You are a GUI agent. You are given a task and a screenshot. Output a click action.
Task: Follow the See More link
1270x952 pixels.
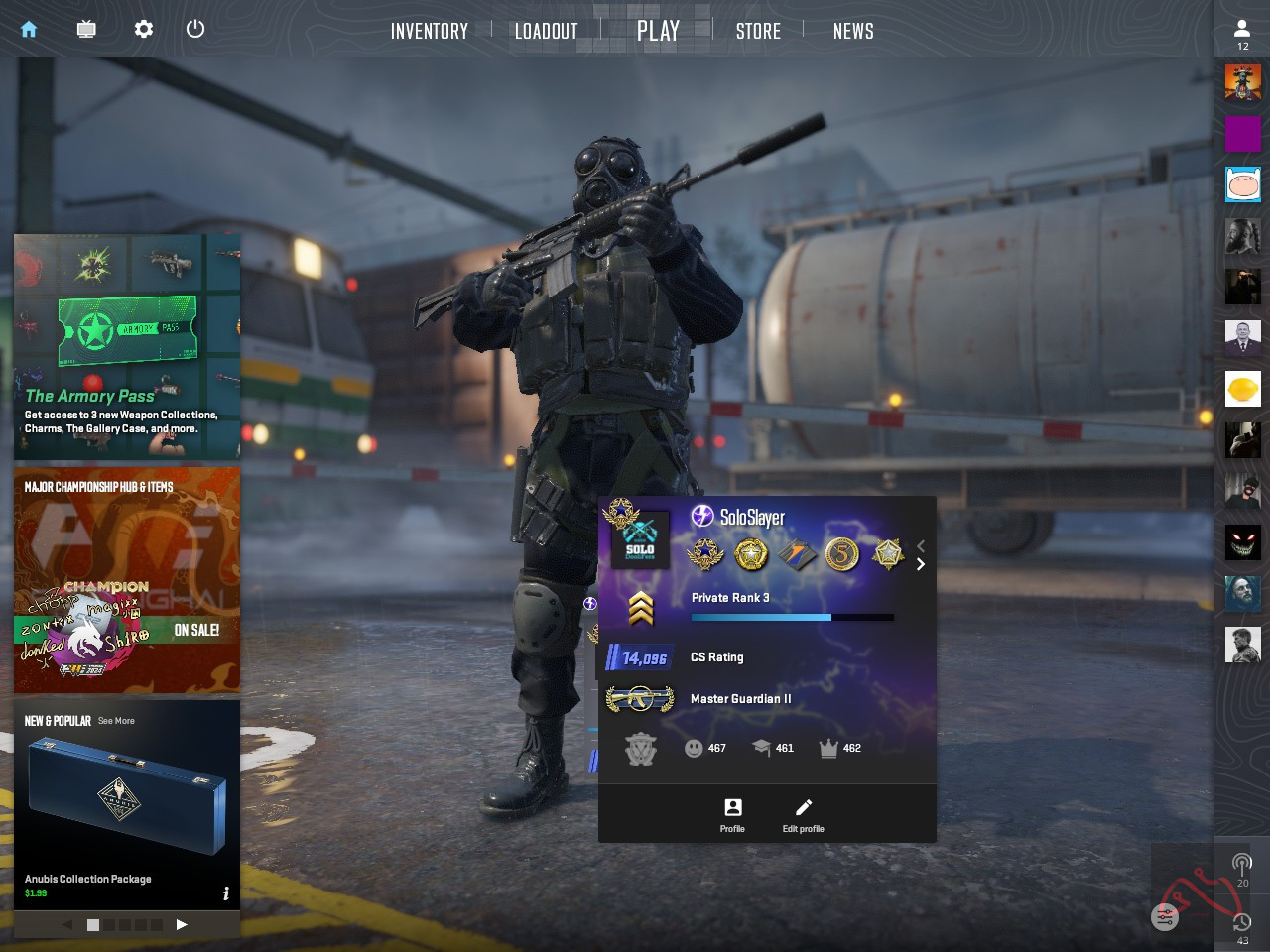116,721
